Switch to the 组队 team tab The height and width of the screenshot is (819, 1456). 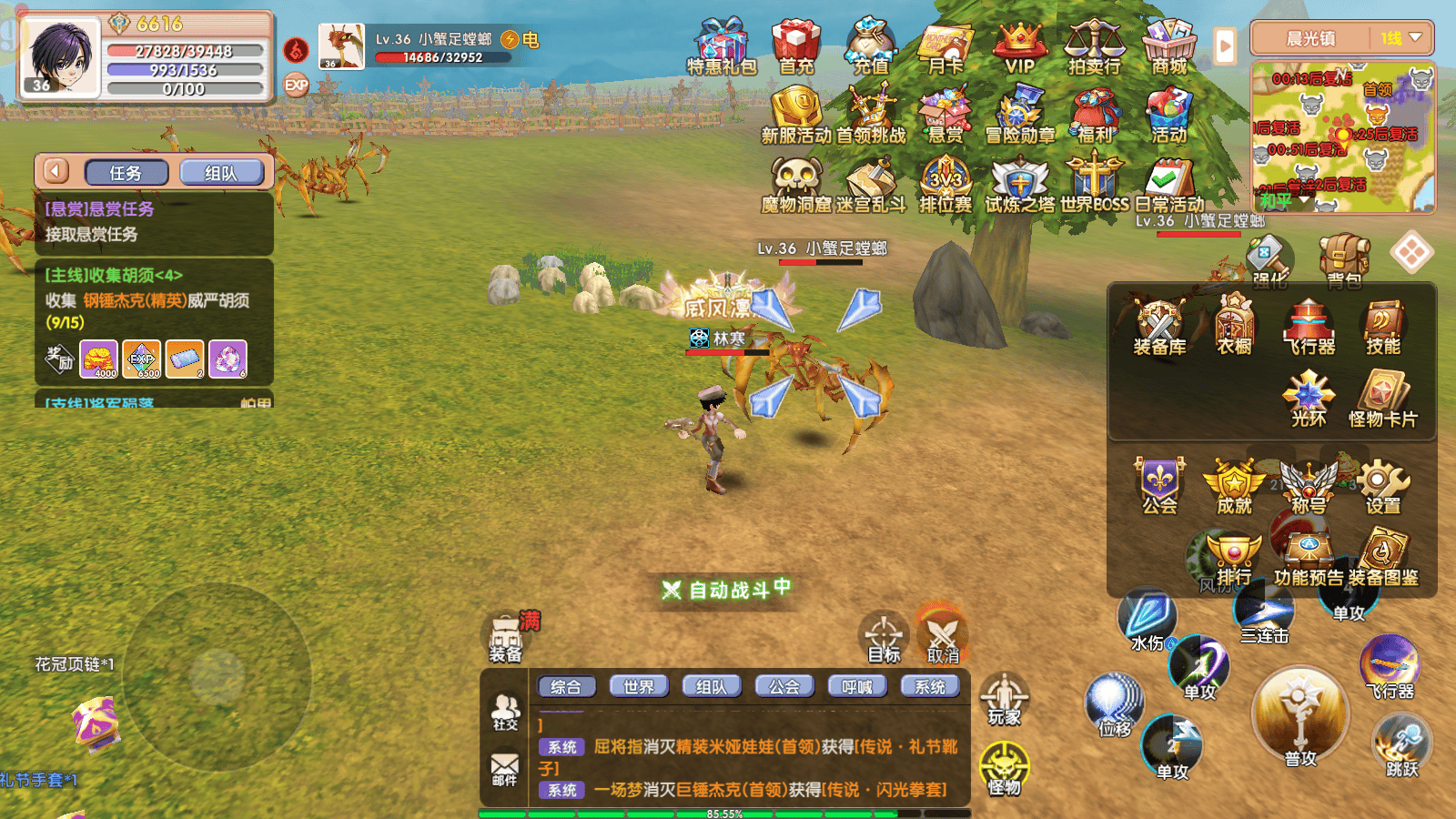[221, 173]
